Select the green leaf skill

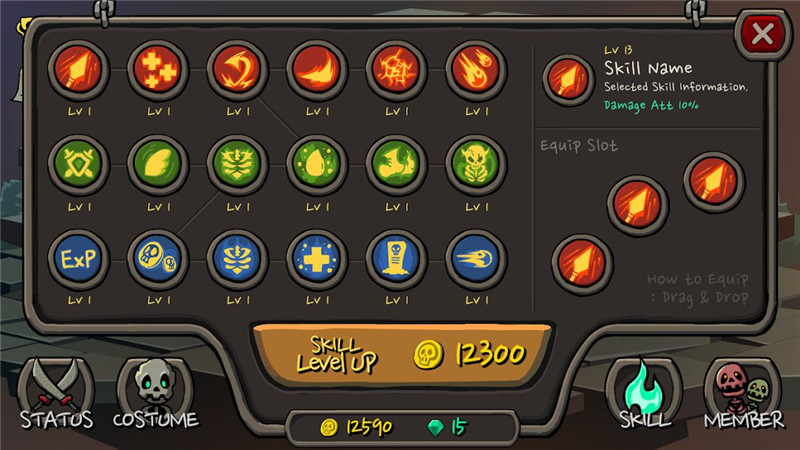click(x=156, y=164)
